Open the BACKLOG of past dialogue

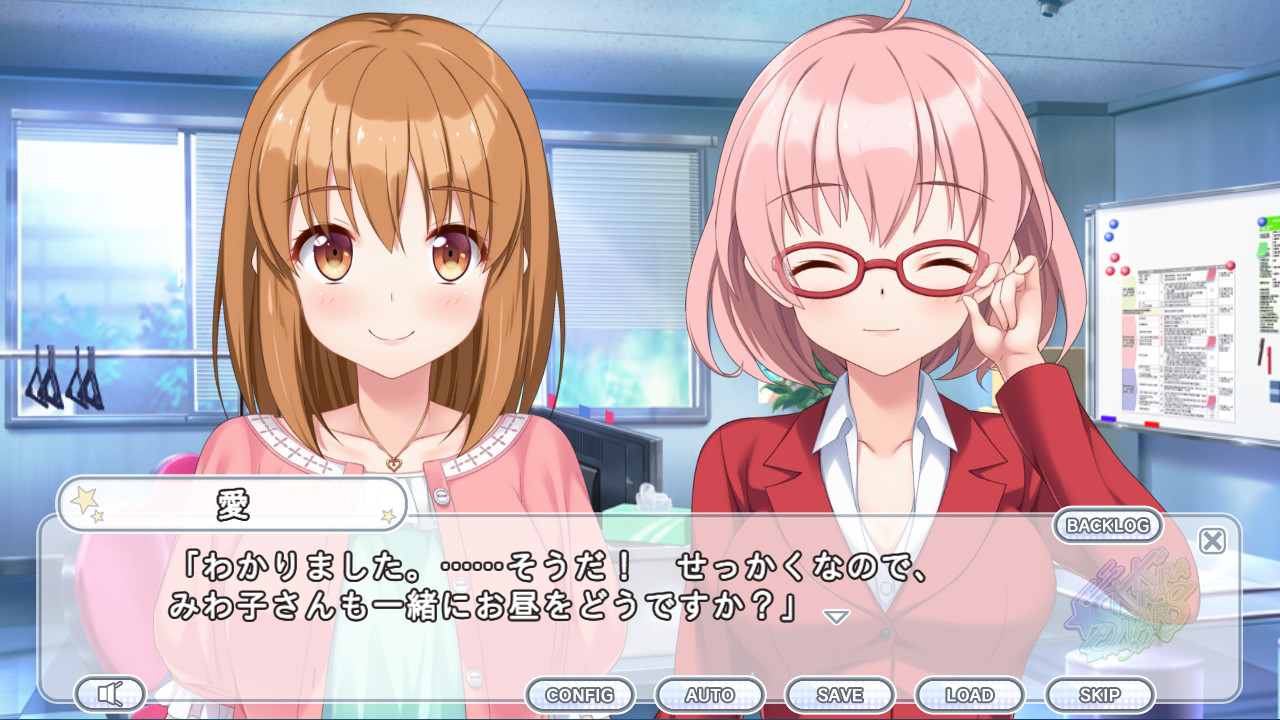tap(1106, 527)
